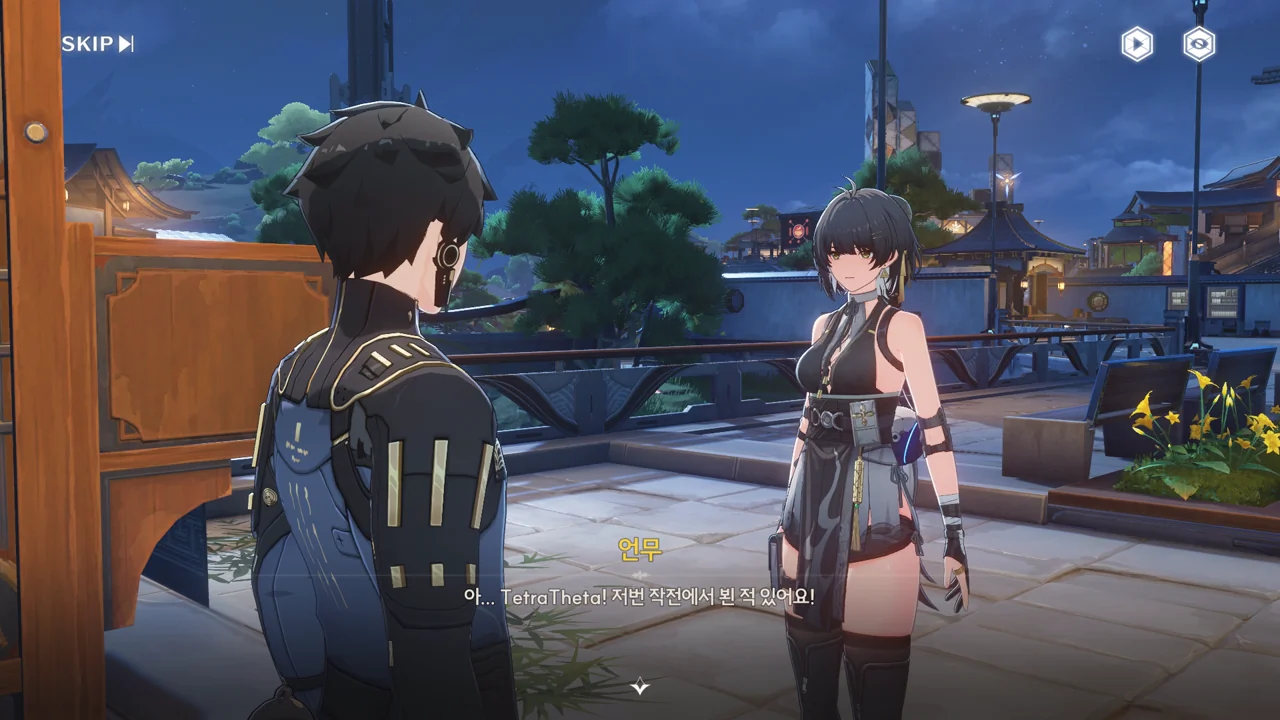Toggle dialogue auto-play with the hexagon play icon

tap(1136, 44)
